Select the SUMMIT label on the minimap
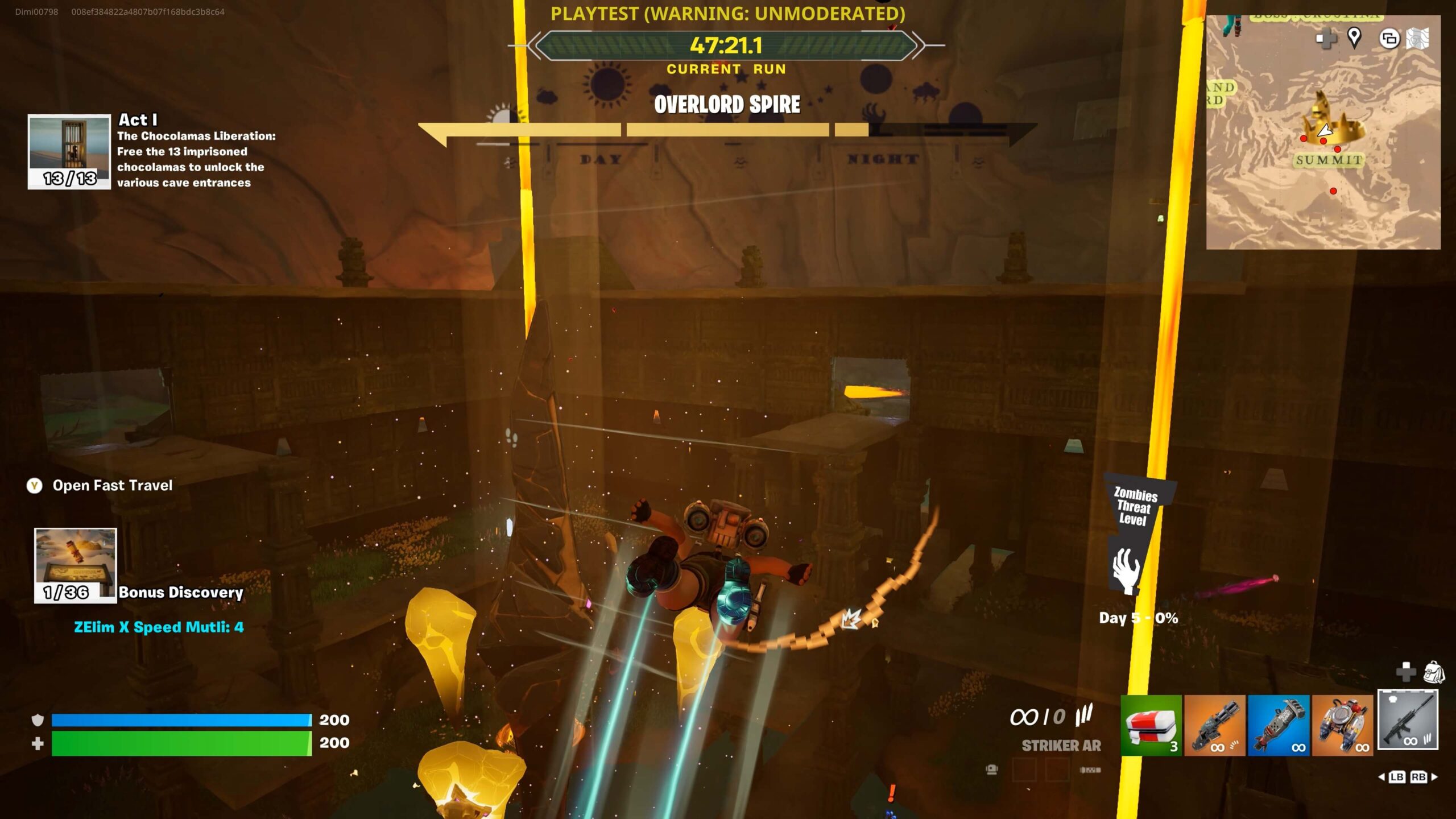Image resolution: width=1456 pixels, height=819 pixels. pyautogui.click(x=1329, y=160)
